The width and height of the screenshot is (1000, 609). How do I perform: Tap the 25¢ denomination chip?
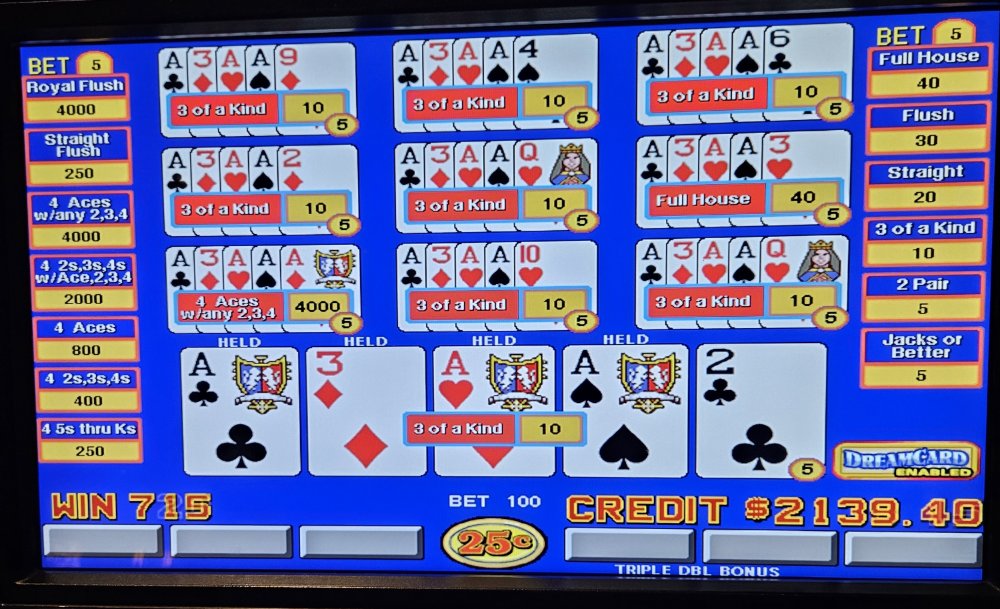493,543
